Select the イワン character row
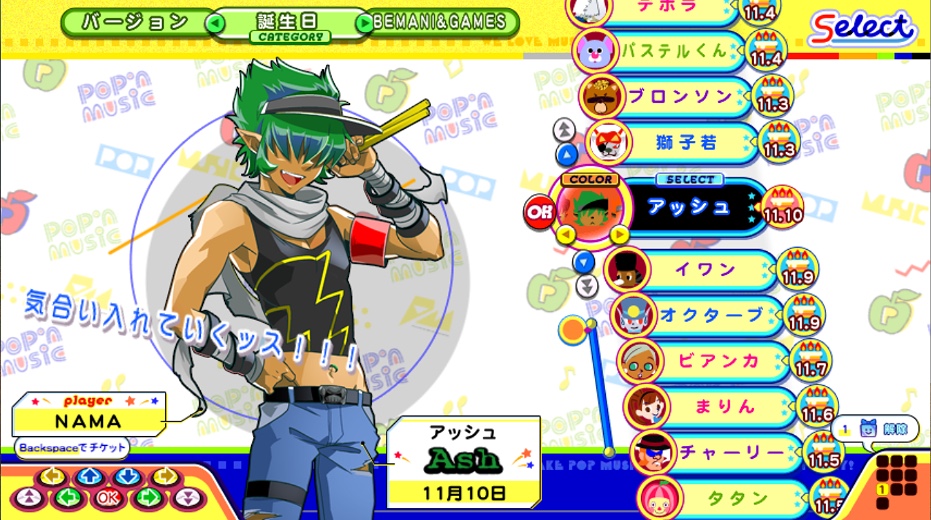 [706, 270]
